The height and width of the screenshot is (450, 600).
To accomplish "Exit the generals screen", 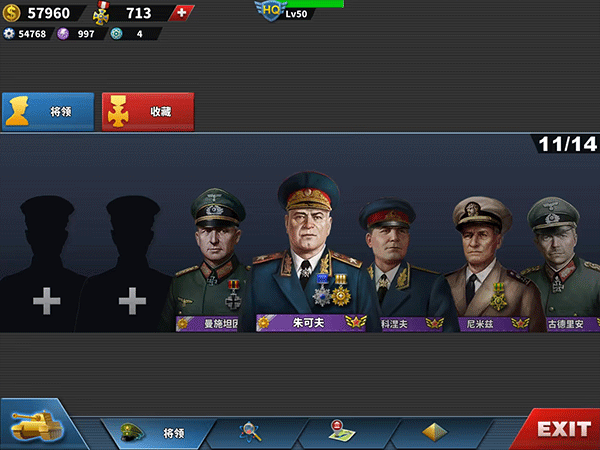I will tap(563, 430).
